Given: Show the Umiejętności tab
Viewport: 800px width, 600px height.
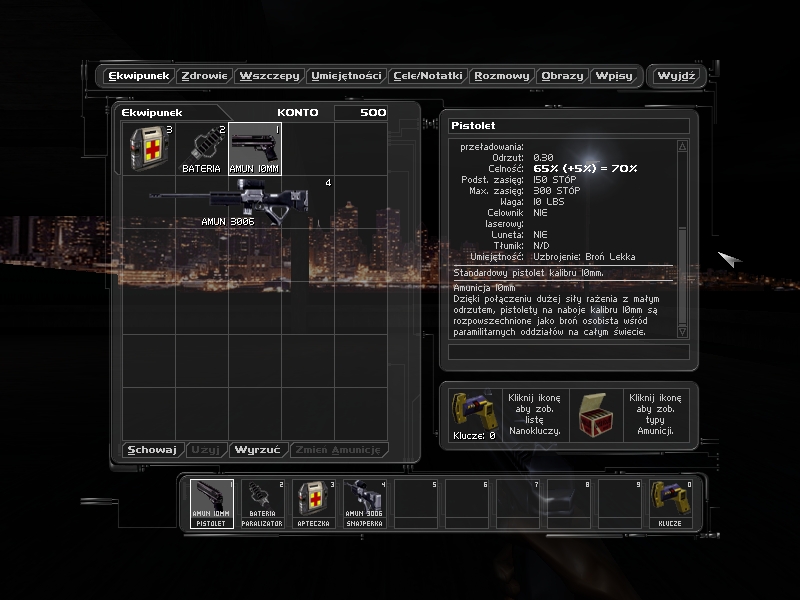Looking at the screenshot, I should click(346, 76).
